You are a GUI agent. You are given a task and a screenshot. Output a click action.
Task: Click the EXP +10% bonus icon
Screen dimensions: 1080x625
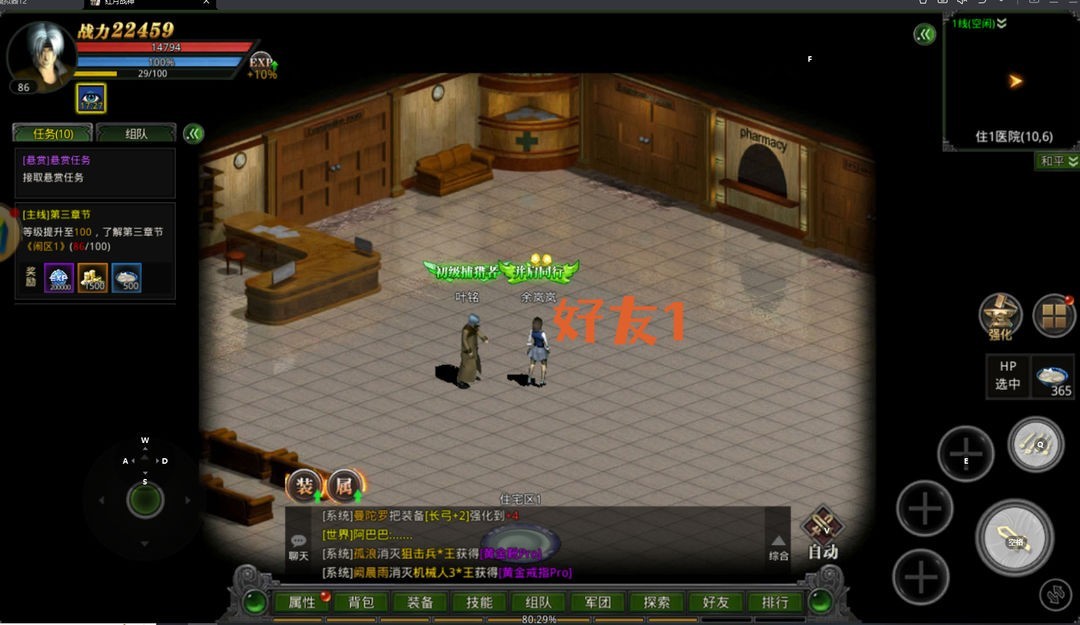pyautogui.click(x=261, y=65)
